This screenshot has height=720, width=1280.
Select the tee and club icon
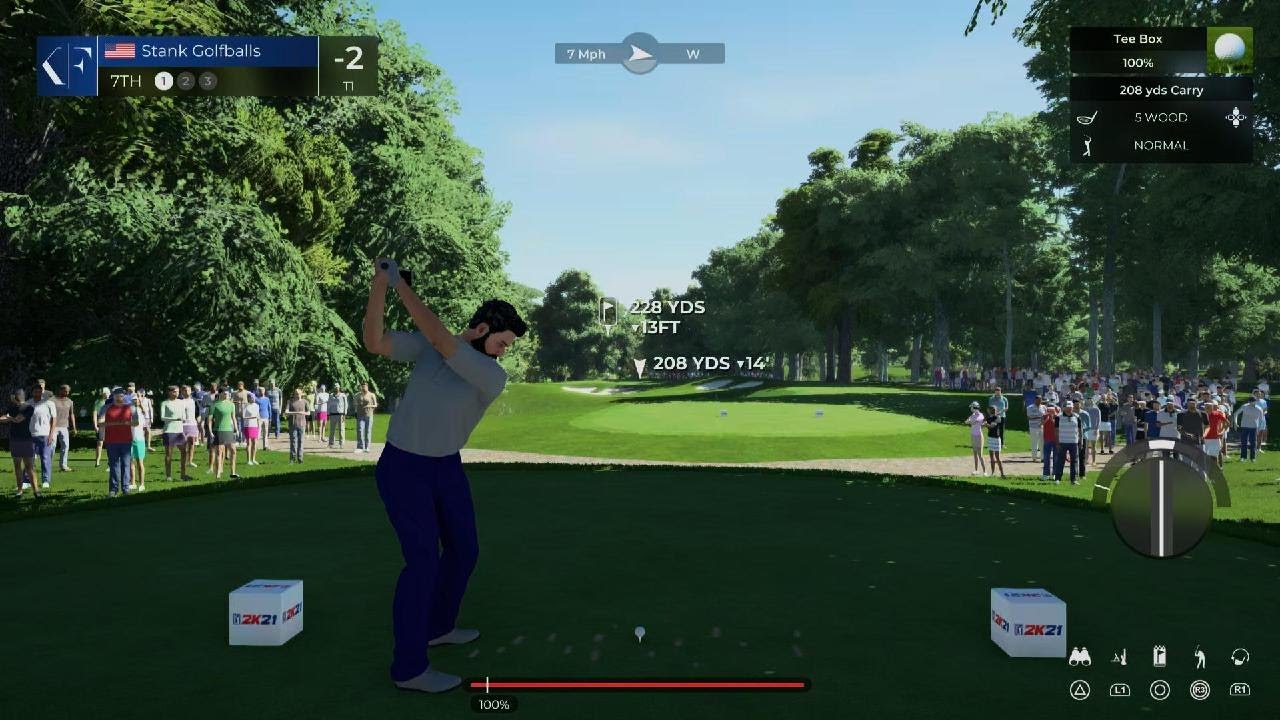(x=1120, y=657)
